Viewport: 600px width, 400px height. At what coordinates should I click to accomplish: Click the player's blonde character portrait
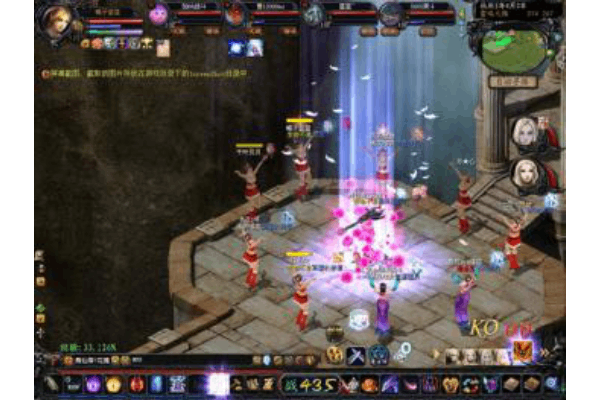(x=59, y=21)
